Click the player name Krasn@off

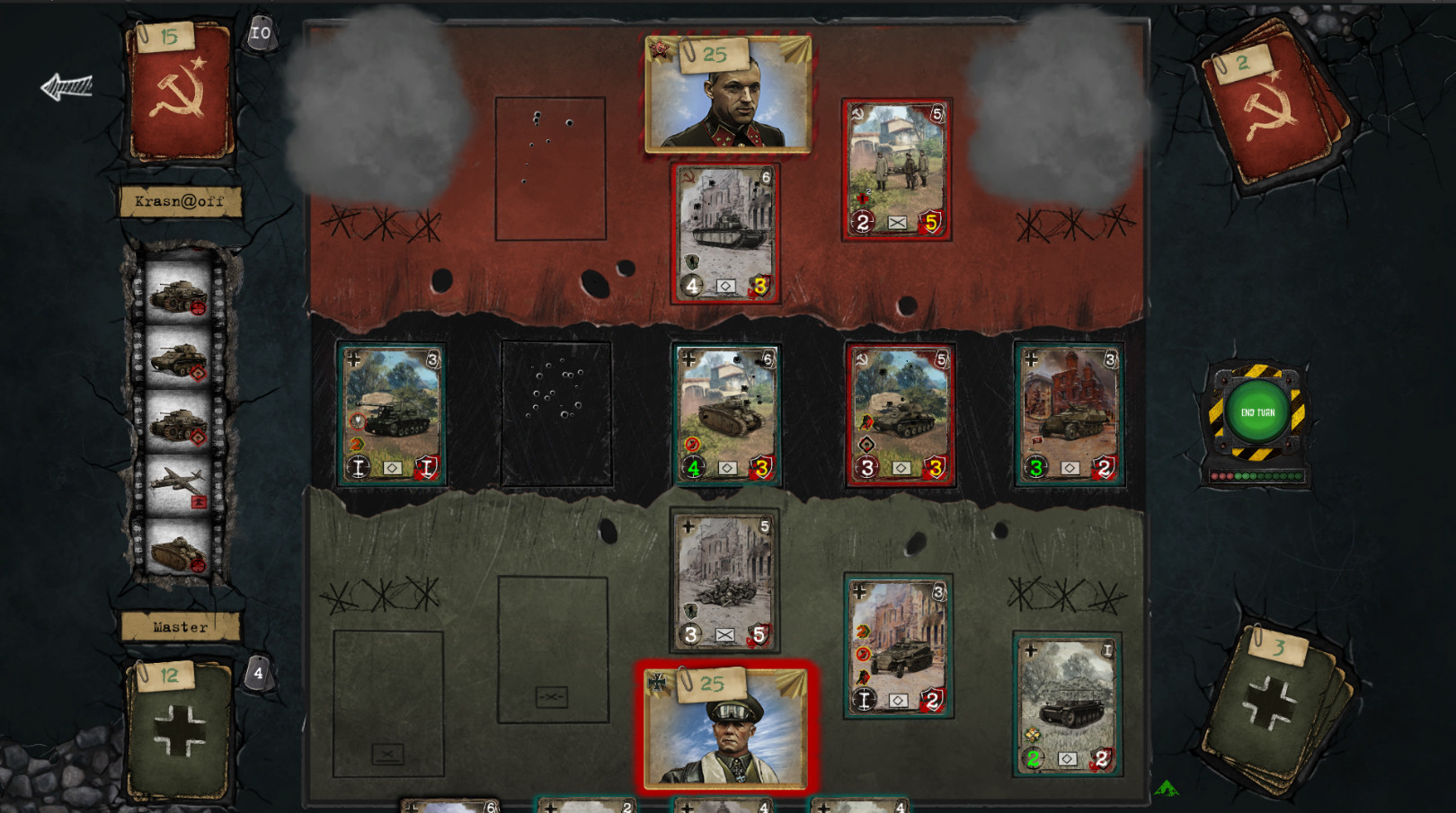(x=179, y=201)
